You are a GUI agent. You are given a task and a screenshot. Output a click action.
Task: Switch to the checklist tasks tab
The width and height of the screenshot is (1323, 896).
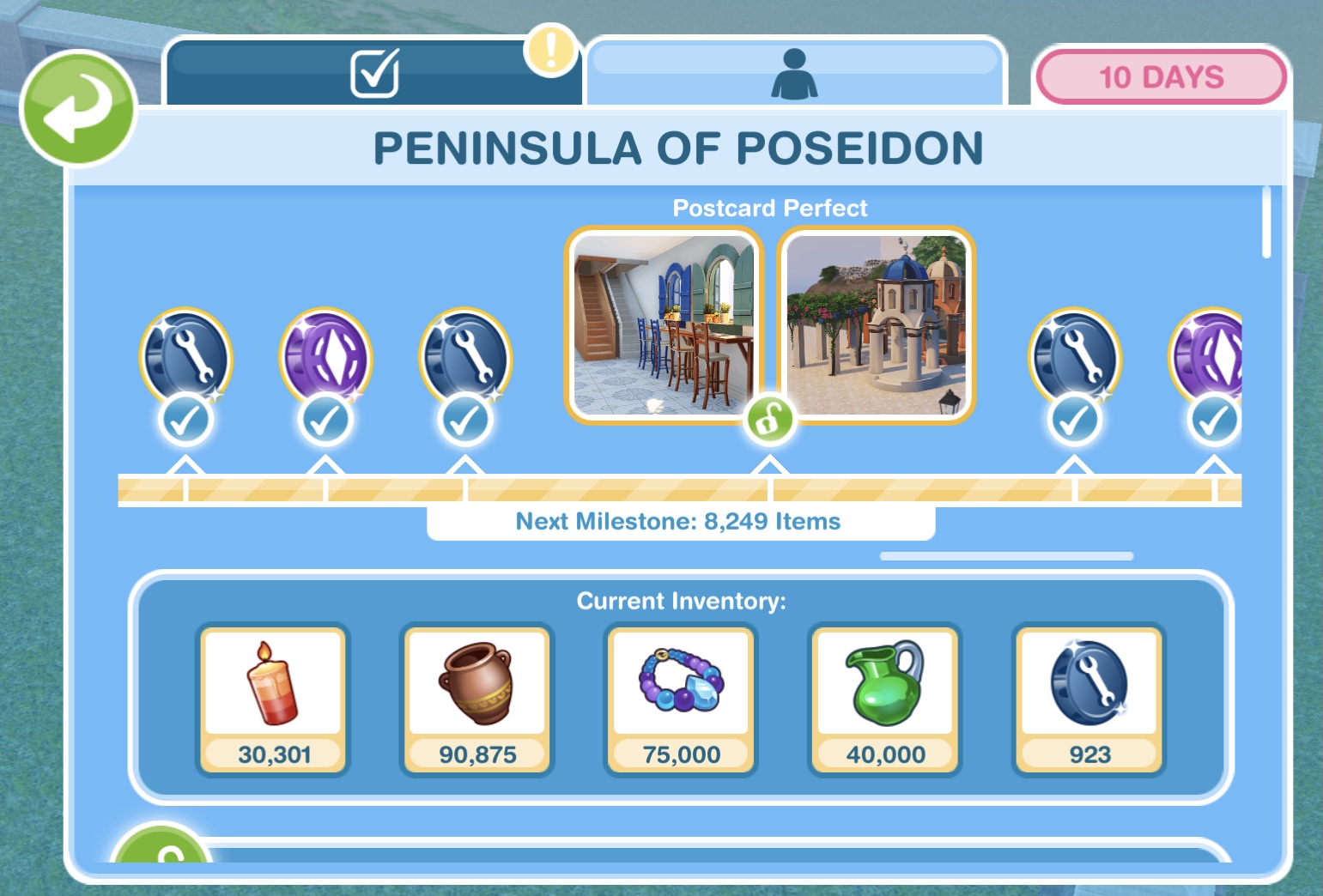(x=374, y=73)
